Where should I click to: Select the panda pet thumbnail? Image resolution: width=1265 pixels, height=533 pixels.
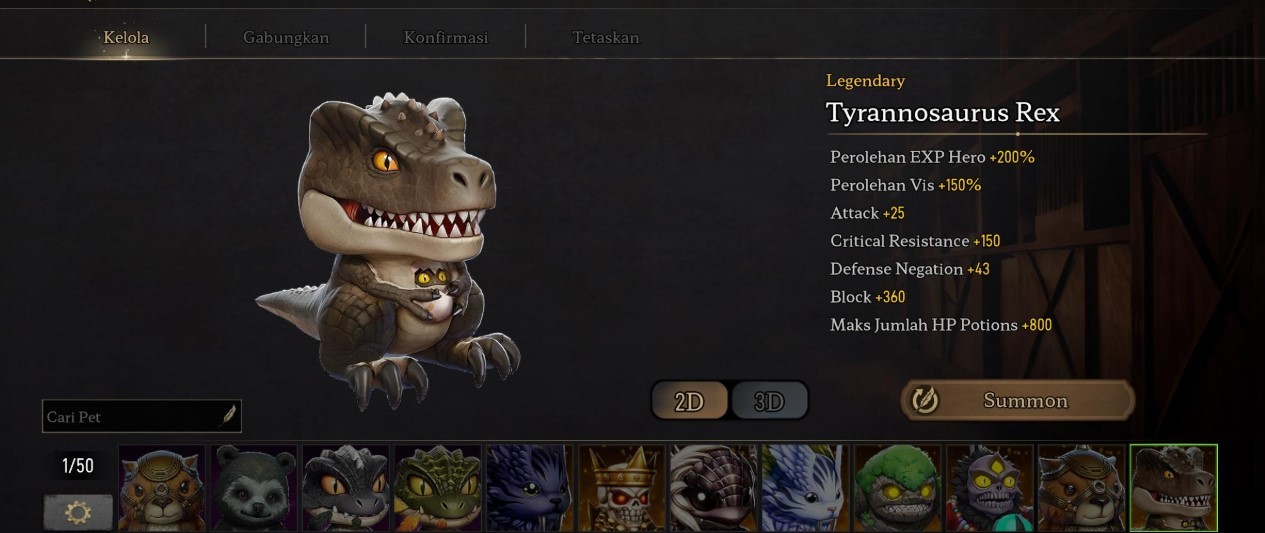(x=254, y=489)
